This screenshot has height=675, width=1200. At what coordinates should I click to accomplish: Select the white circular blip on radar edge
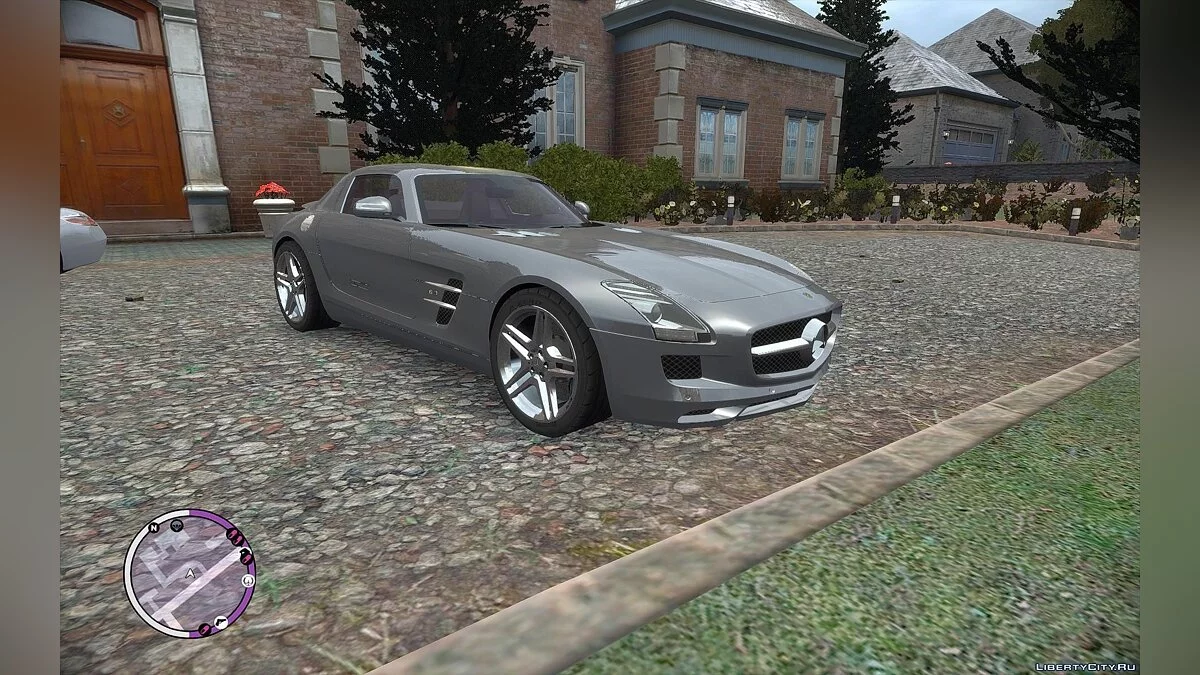pyautogui.click(x=248, y=579)
